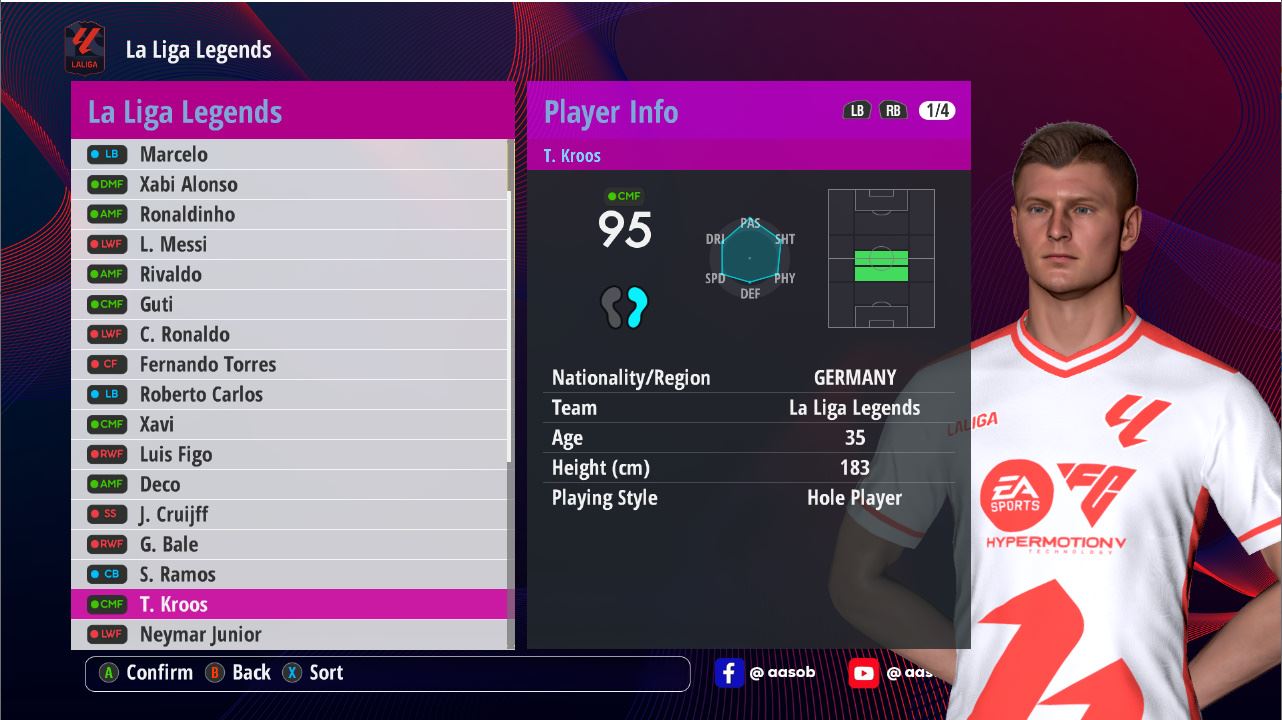Choose Rivaldo from the list

click(x=290, y=274)
